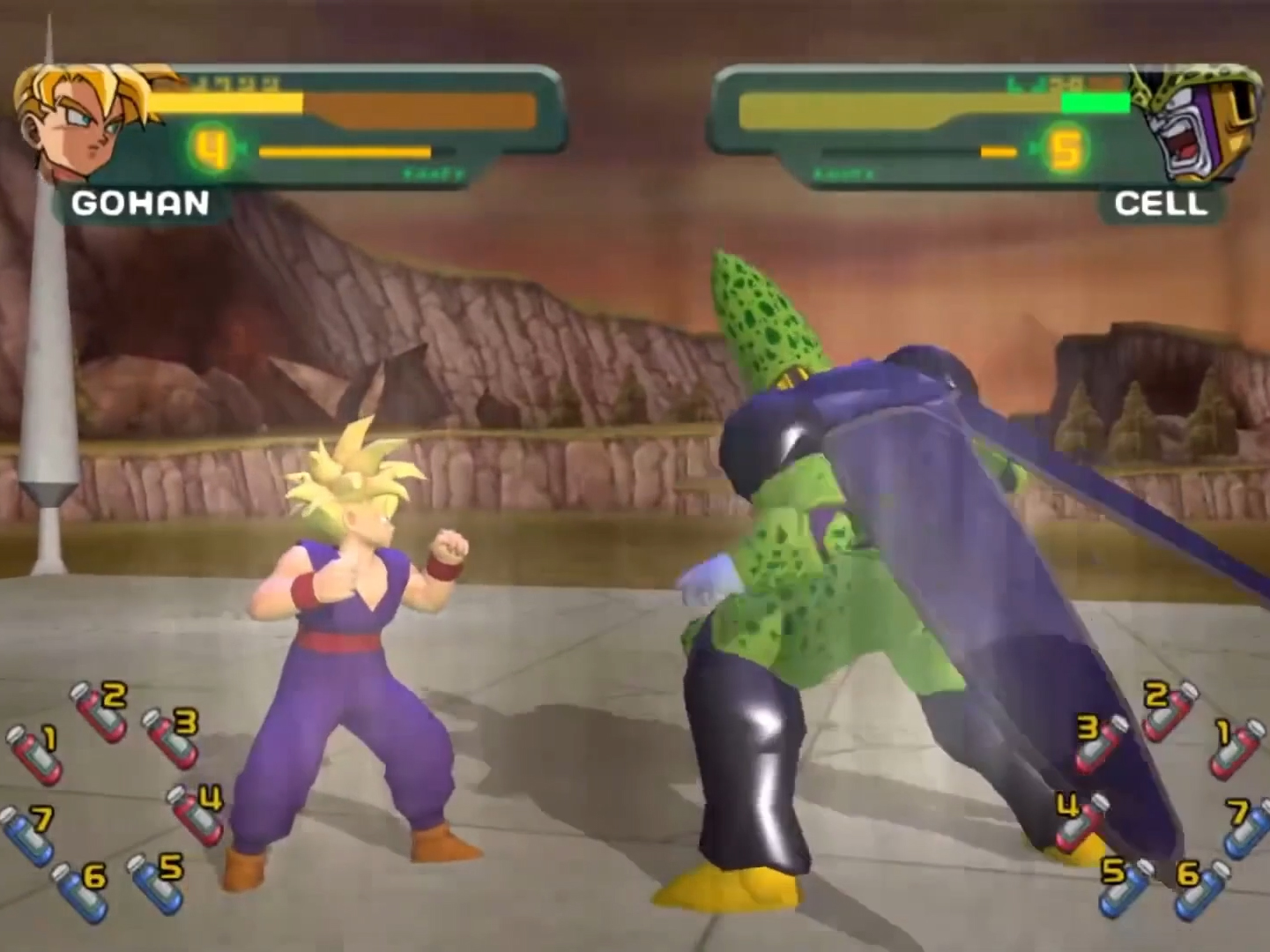Click Gohan's blue capsule number 7
Screen dimensions: 1270x952
click(26, 834)
